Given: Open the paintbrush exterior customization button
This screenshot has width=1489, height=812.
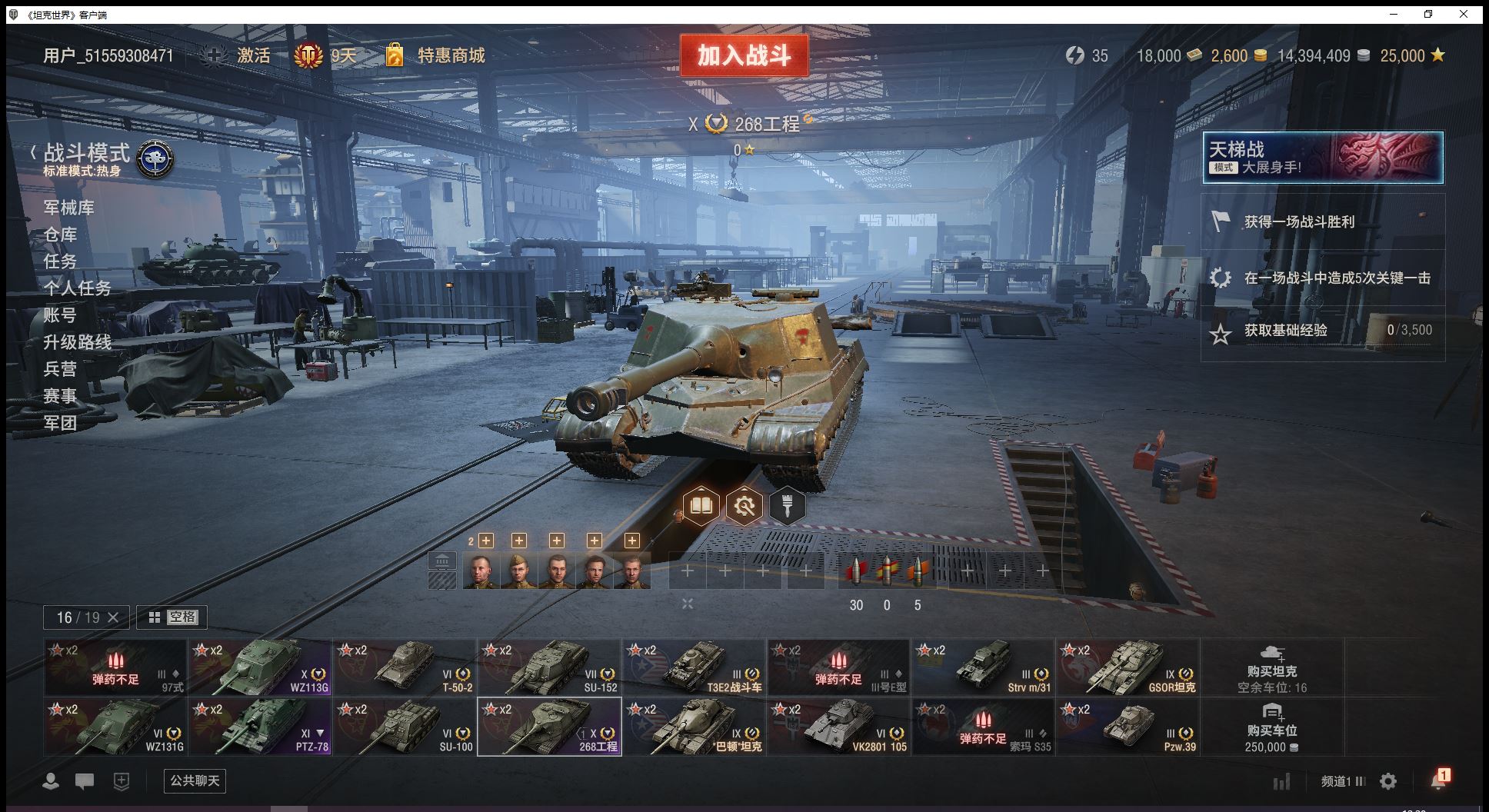Looking at the screenshot, I should click(x=787, y=506).
